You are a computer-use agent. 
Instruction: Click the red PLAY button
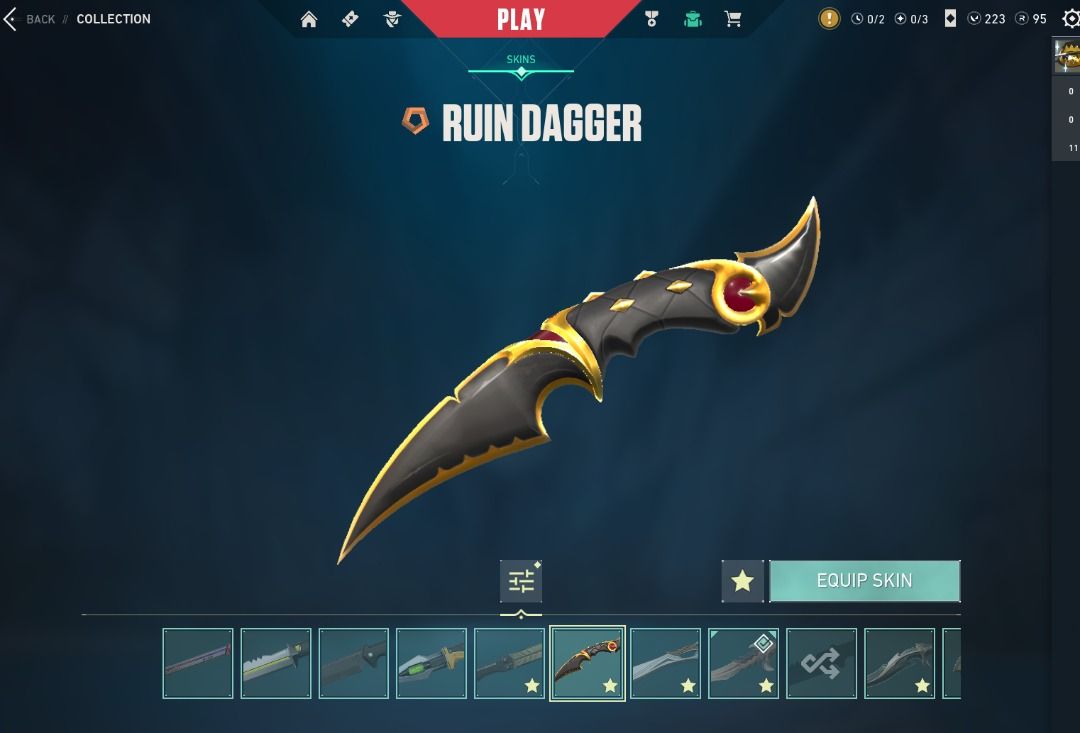(x=521, y=19)
